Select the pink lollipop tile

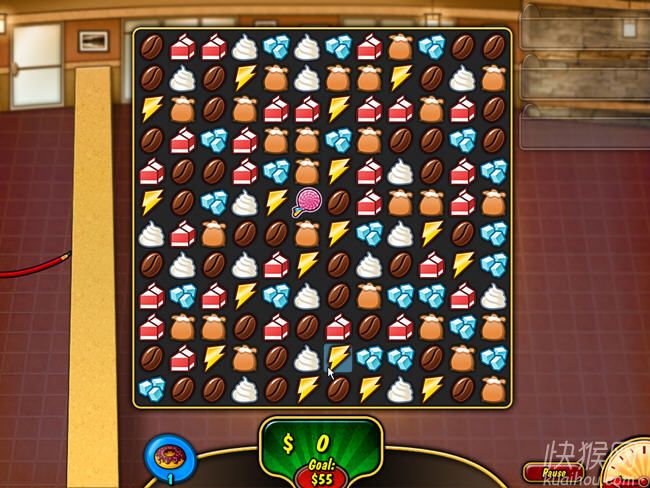[x=306, y=203]
